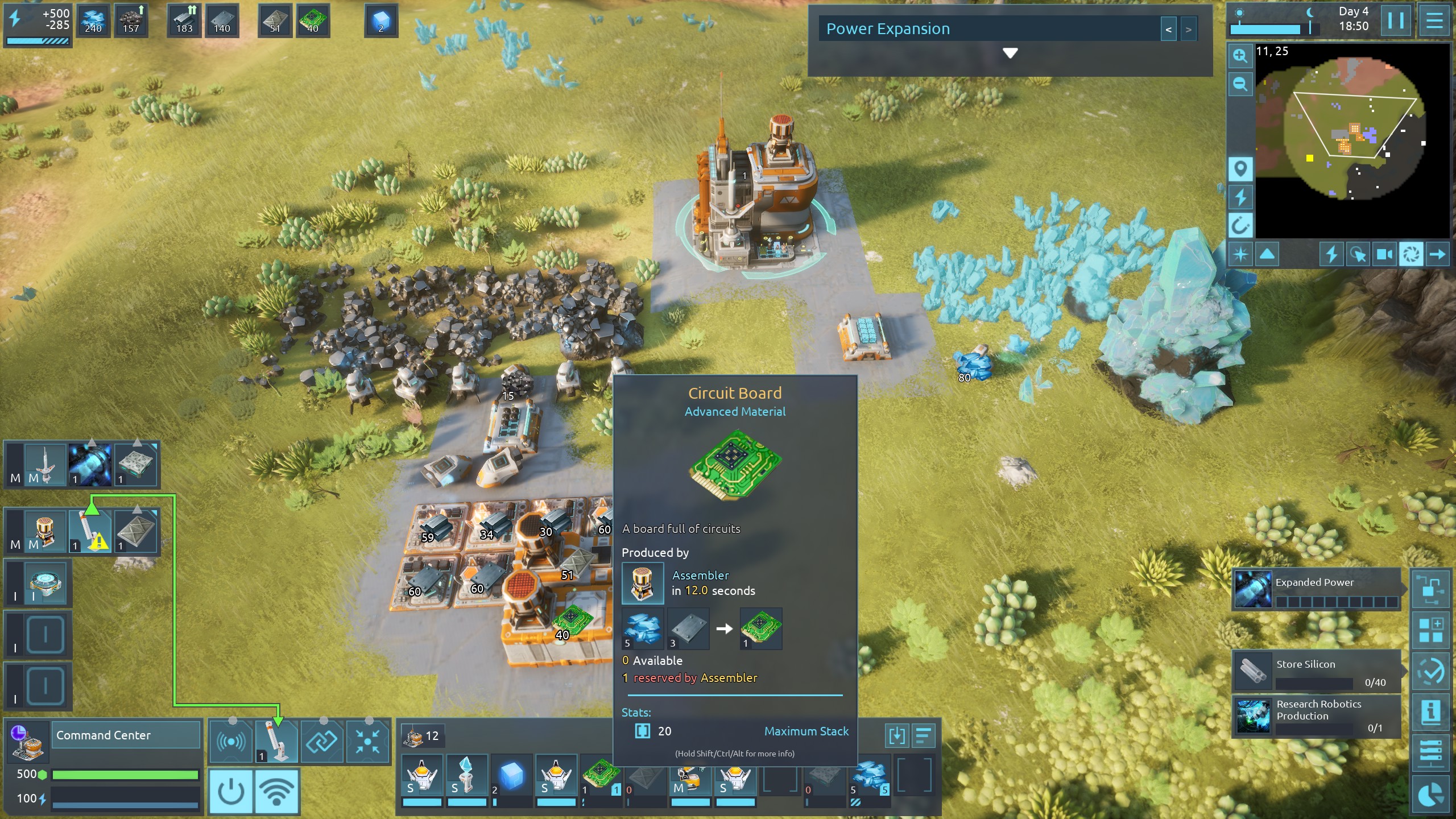
Task: Zoom out on the minimap
Action: point(1240,84)
